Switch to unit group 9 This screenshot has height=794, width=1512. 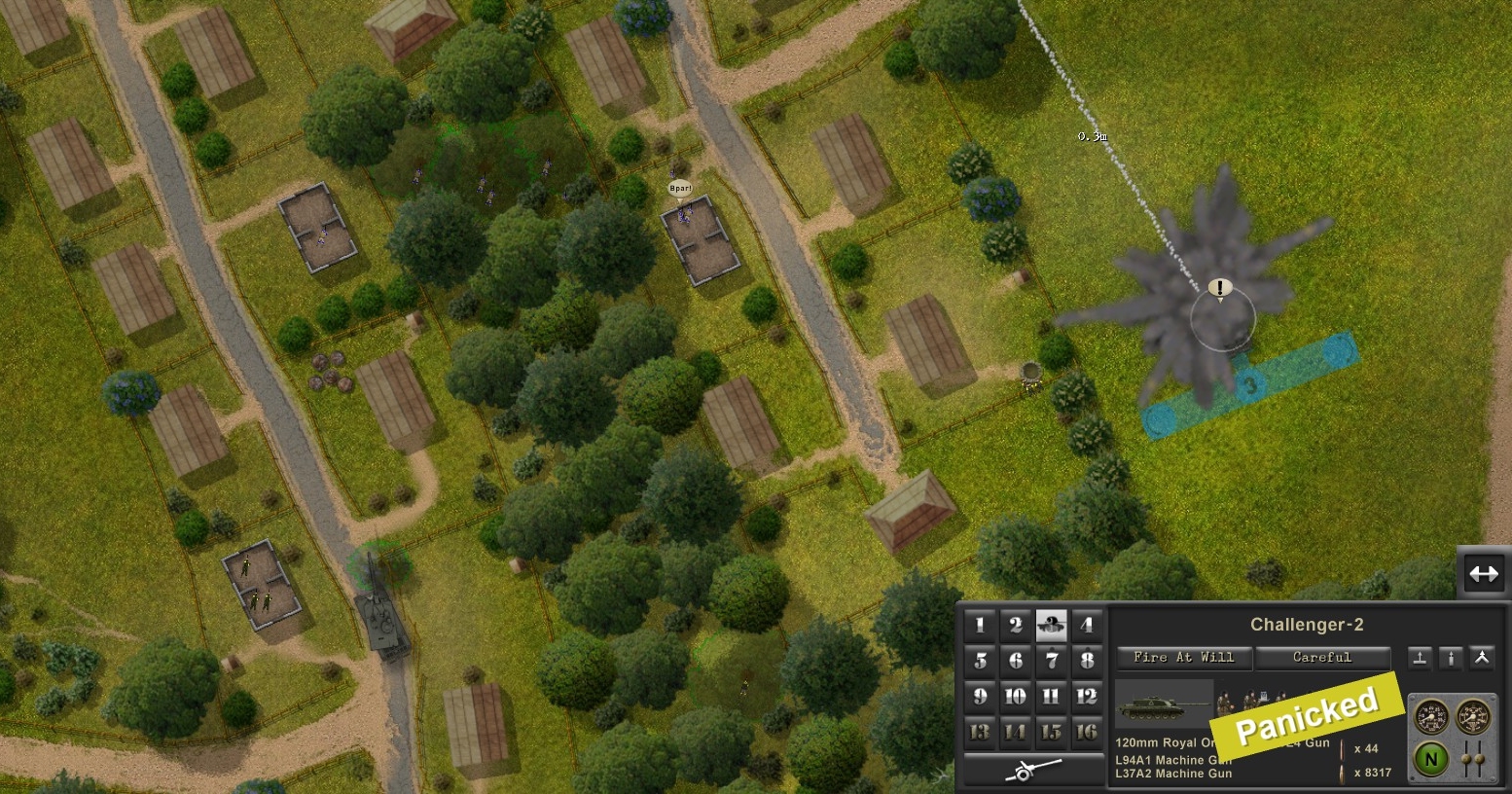[980, 696]
